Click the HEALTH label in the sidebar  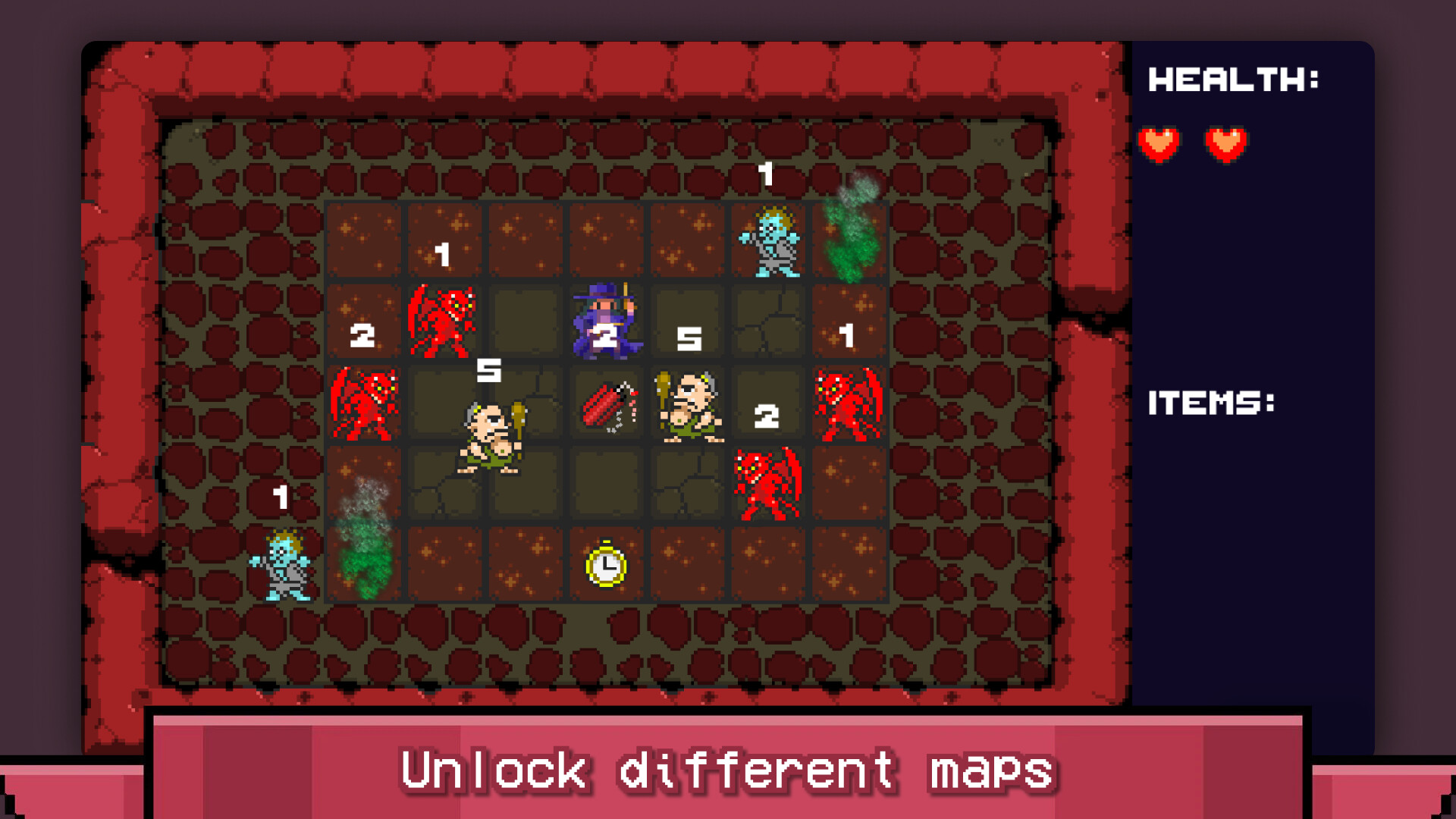click(x=1234, y=78)
